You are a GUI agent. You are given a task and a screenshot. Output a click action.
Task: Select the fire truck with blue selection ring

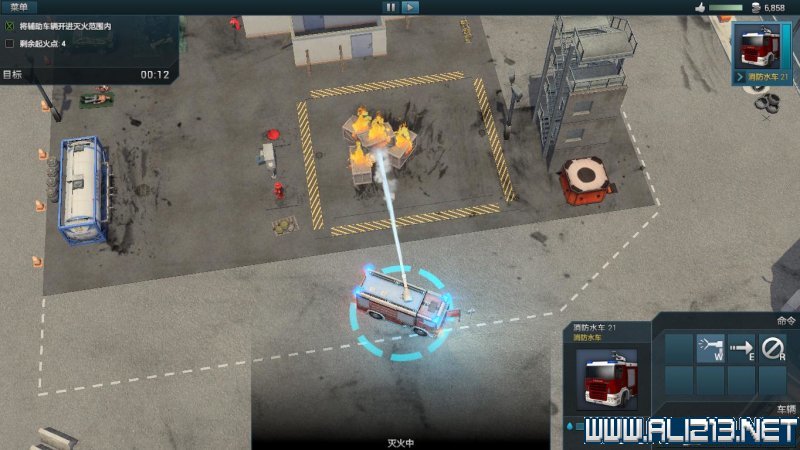(x=400, y=305)
